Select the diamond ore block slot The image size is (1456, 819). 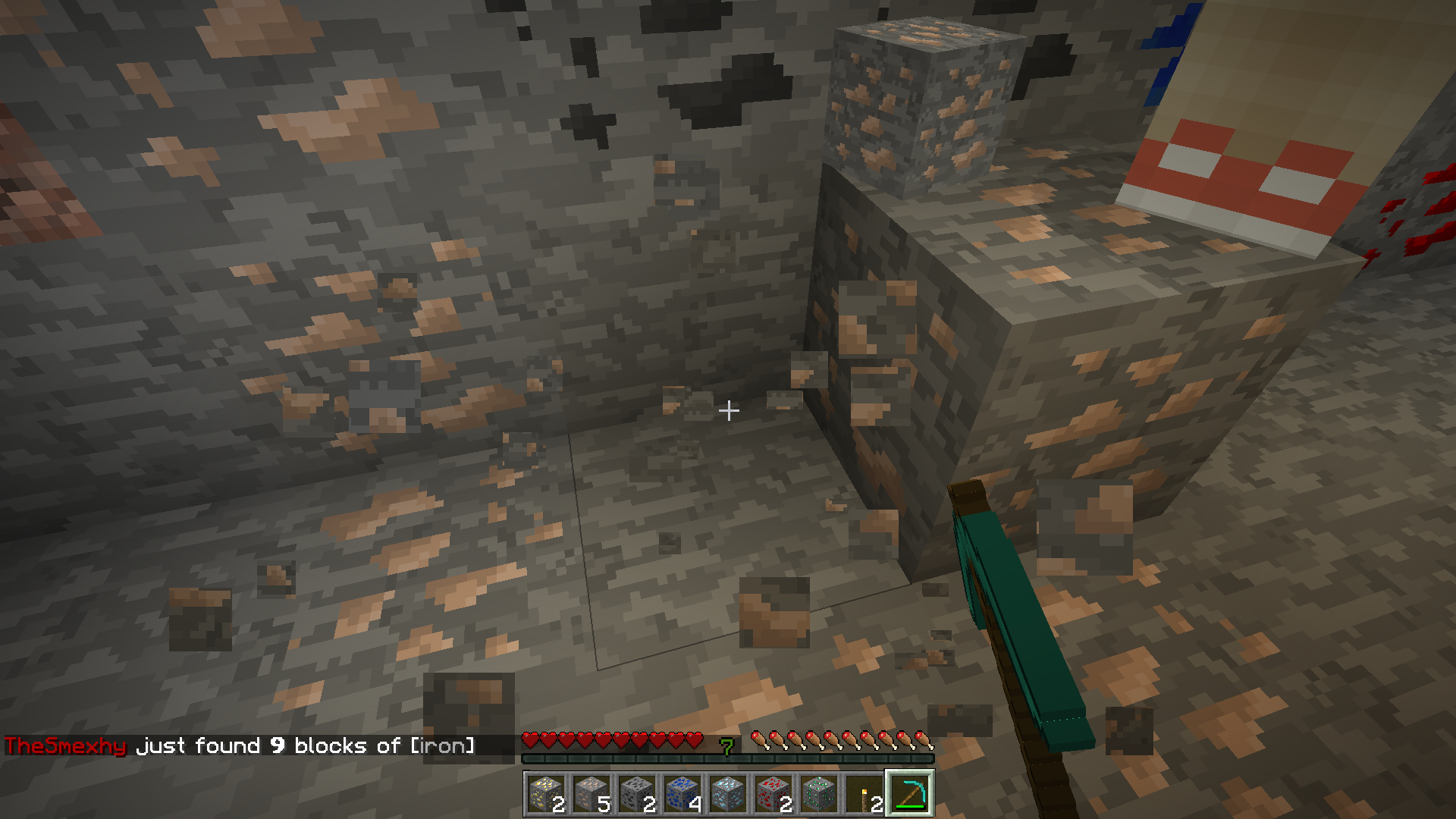pos(728,794)
